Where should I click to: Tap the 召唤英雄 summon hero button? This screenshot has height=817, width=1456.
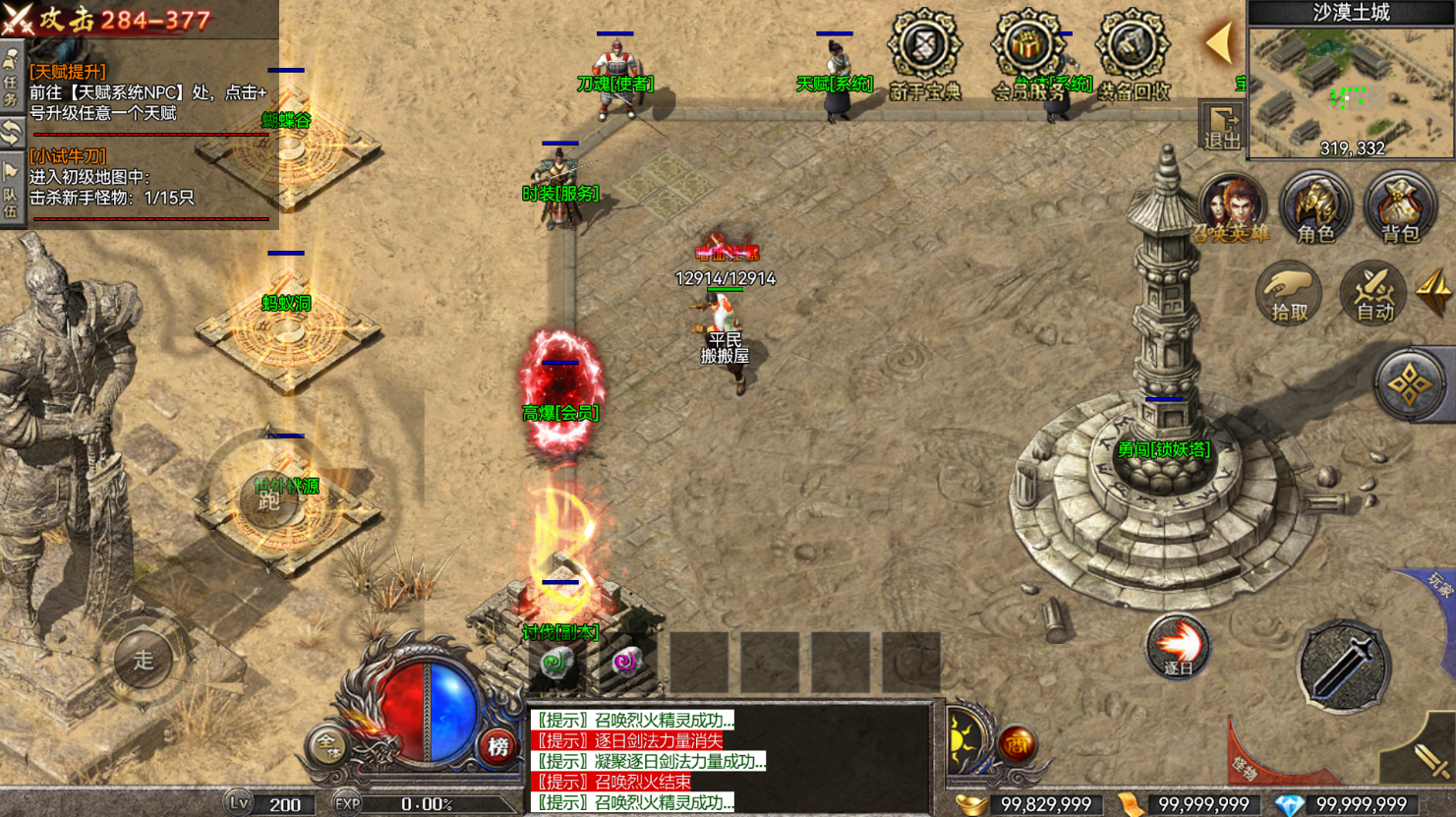coord(1231,208)
